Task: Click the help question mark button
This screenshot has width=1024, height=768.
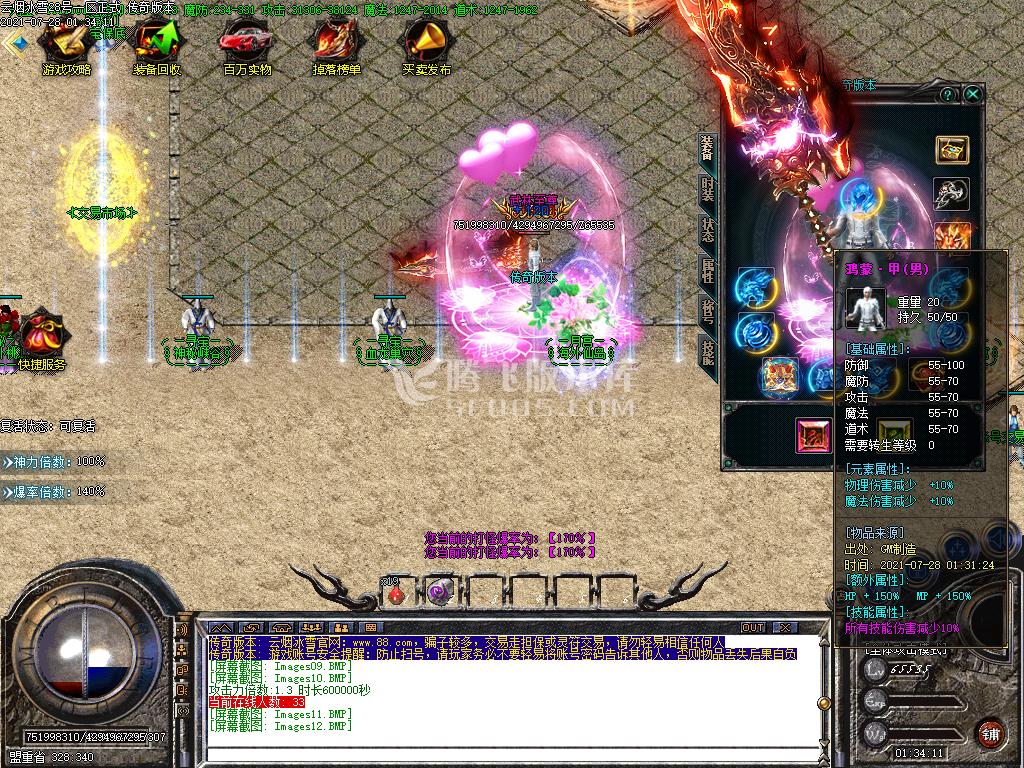Action: coord(947,94)
